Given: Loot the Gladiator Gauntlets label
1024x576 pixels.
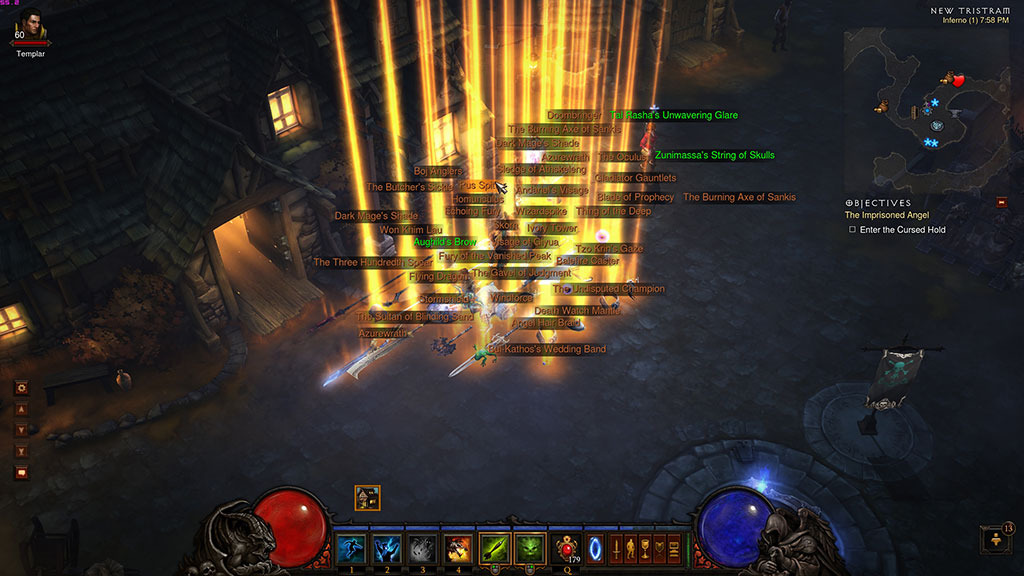Looking at the screenshot, I should coord(635,178).
